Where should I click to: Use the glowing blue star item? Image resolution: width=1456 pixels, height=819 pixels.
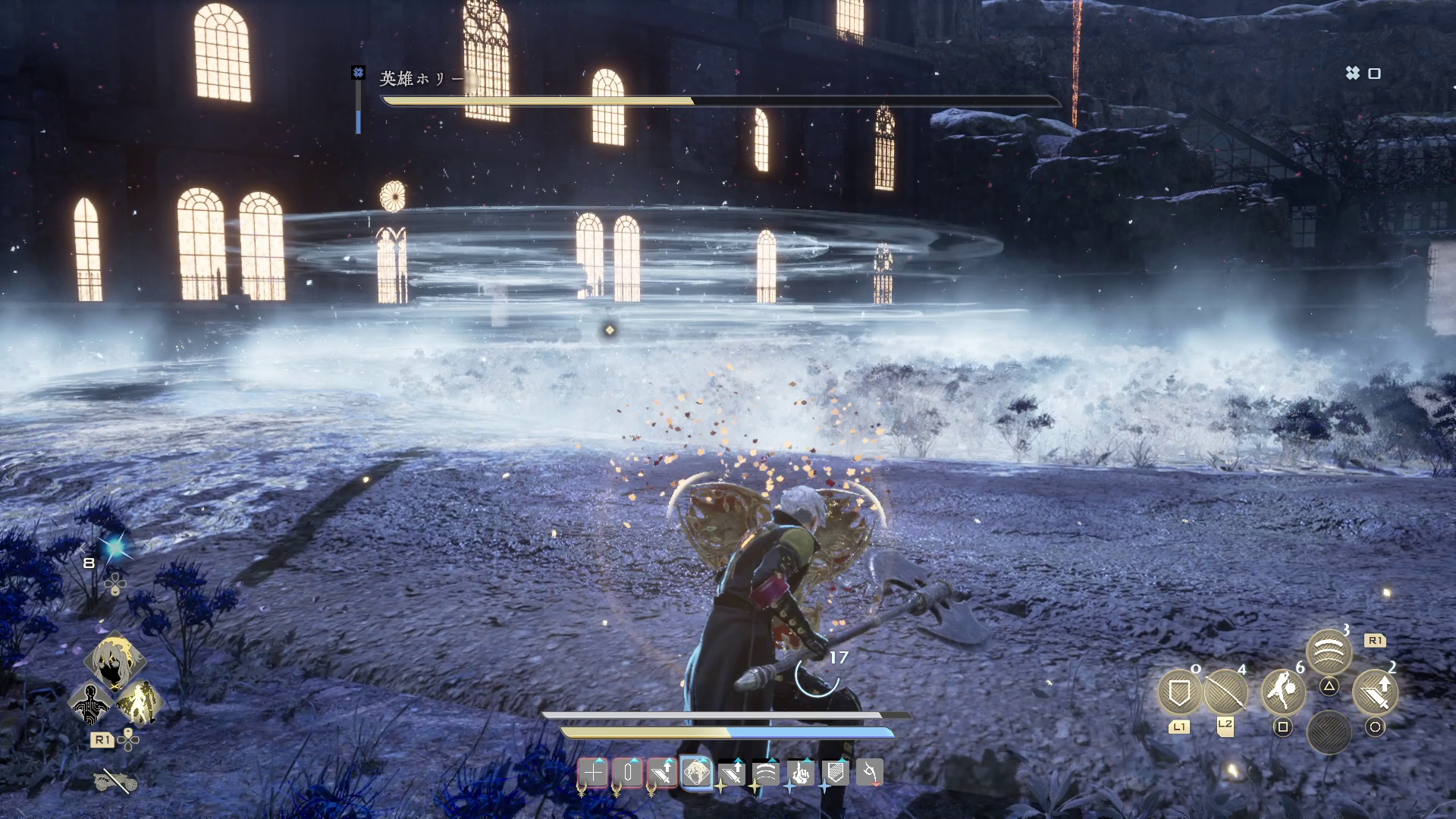point(115,548)
